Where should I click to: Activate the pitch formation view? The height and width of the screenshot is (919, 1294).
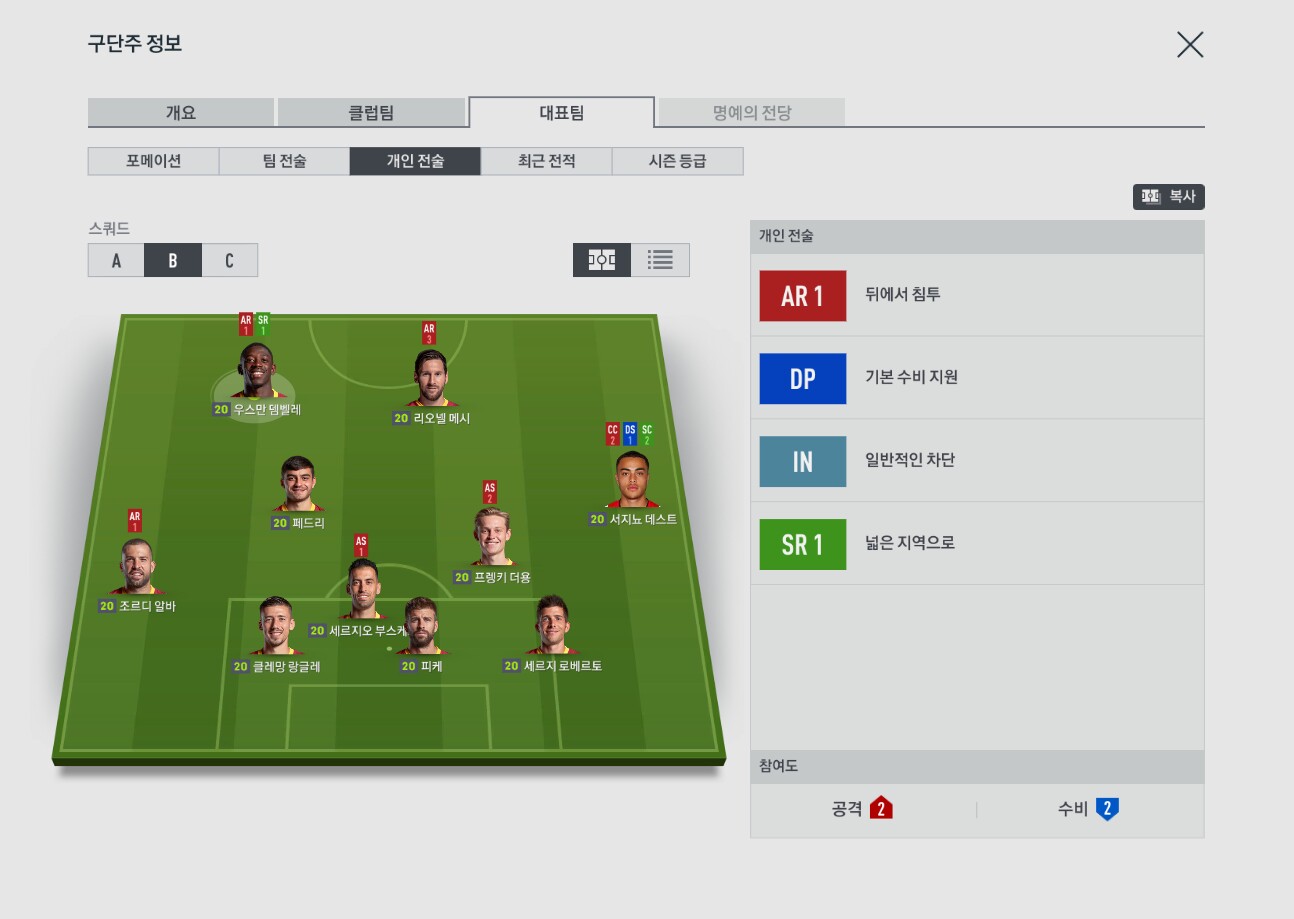click(x=602, y=260)
